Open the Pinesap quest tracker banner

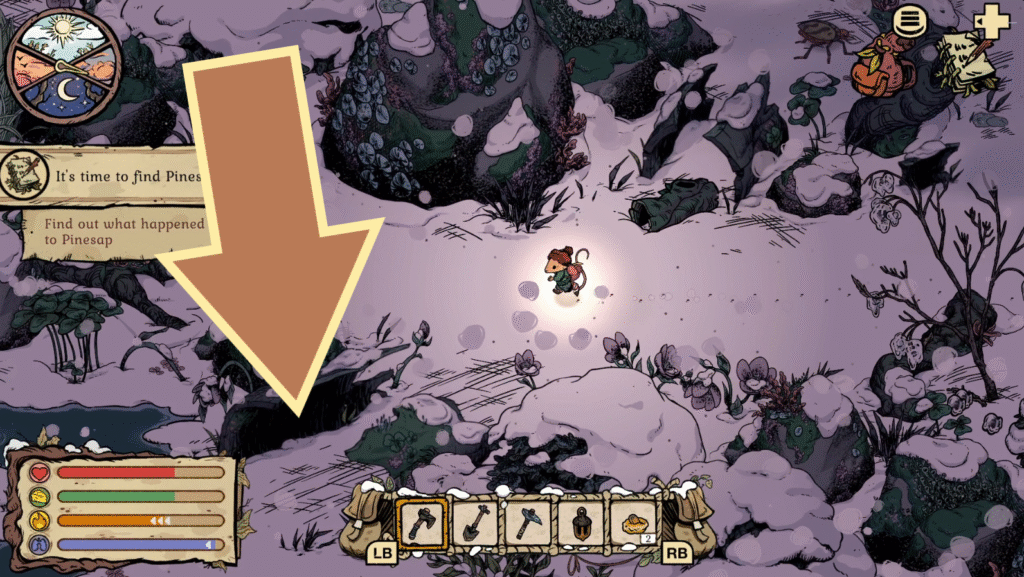pyautogui.click(x=100, y=177)
